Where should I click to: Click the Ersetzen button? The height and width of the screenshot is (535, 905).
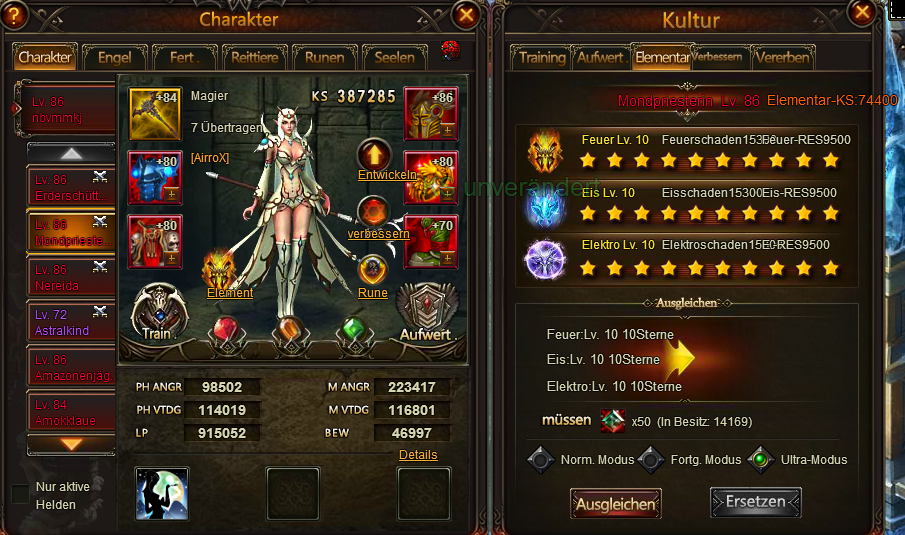(755, 502)
